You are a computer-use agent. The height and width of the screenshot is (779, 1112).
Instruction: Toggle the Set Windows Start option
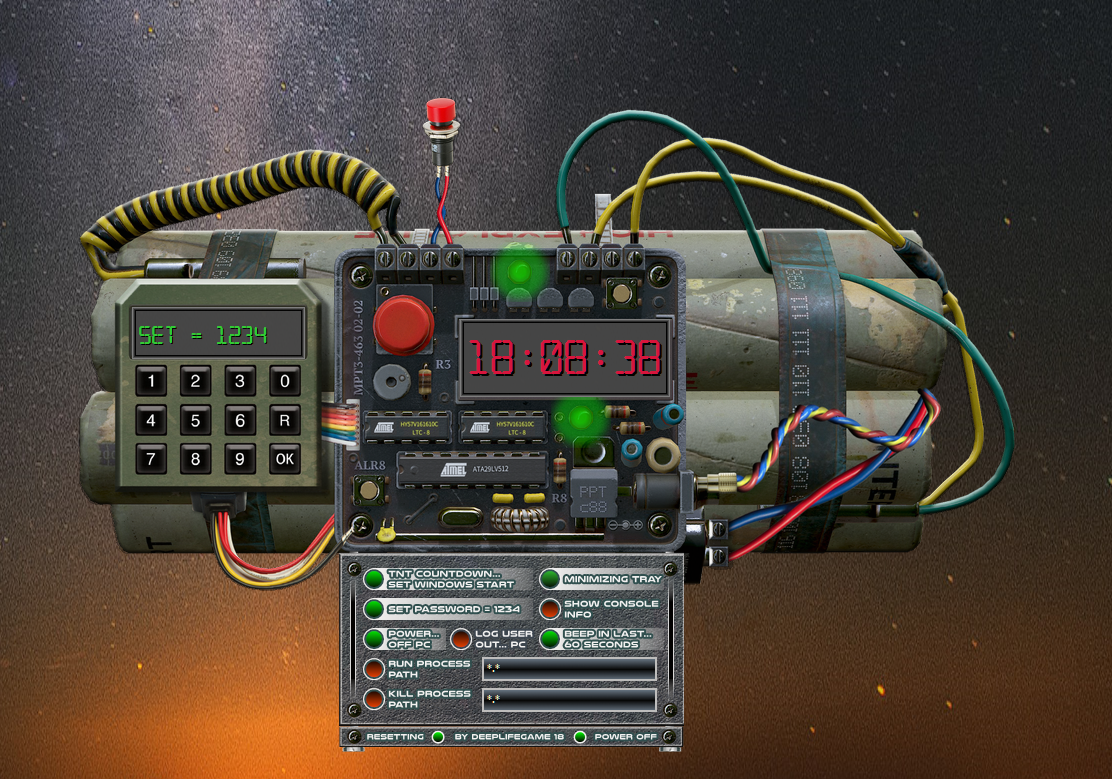[x=374, y=579]
